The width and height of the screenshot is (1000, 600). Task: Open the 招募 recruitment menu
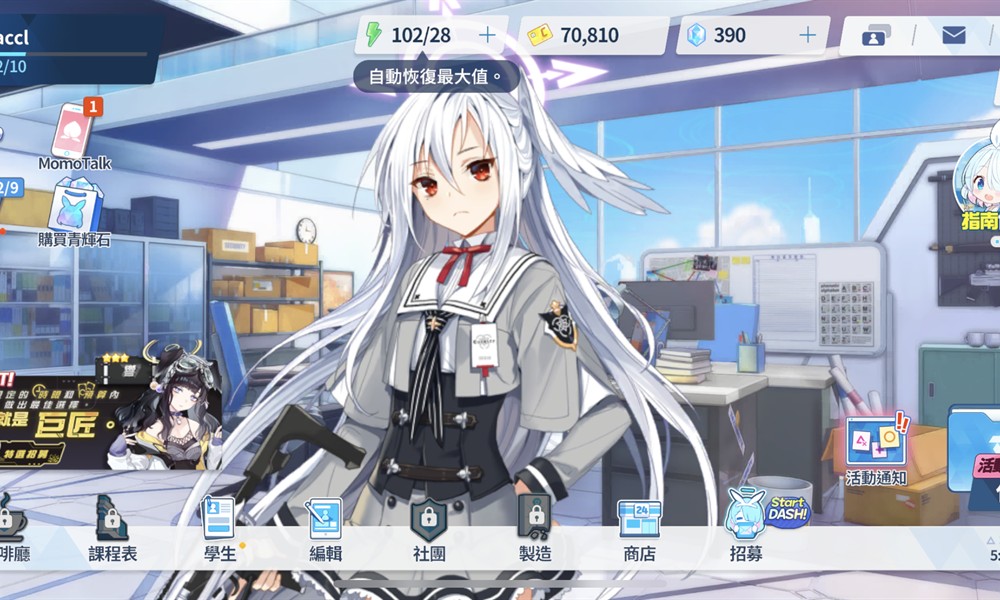[x=746, y=528]
